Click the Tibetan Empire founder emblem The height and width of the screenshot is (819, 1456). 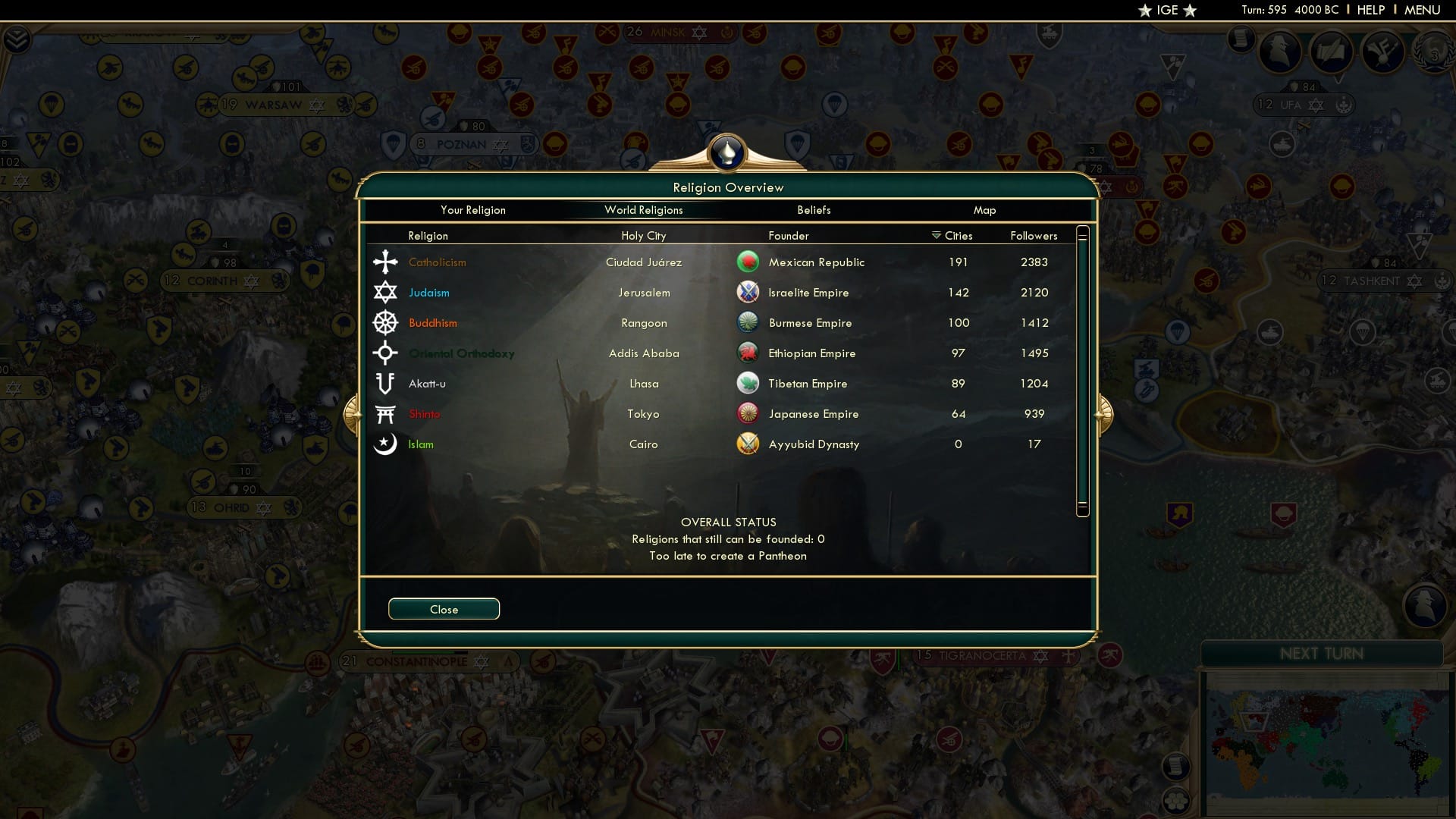click(748, 383)
